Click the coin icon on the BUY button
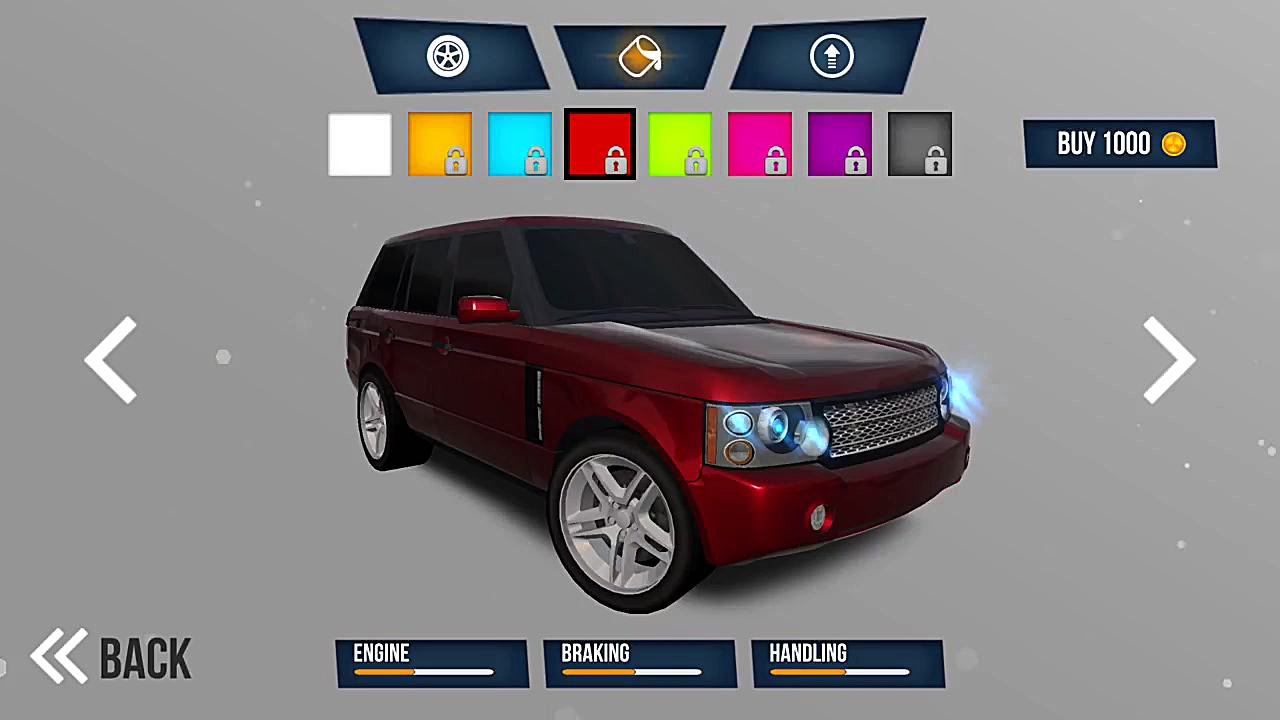Viewport: 1280px width, 720px height. point(1172,144)
